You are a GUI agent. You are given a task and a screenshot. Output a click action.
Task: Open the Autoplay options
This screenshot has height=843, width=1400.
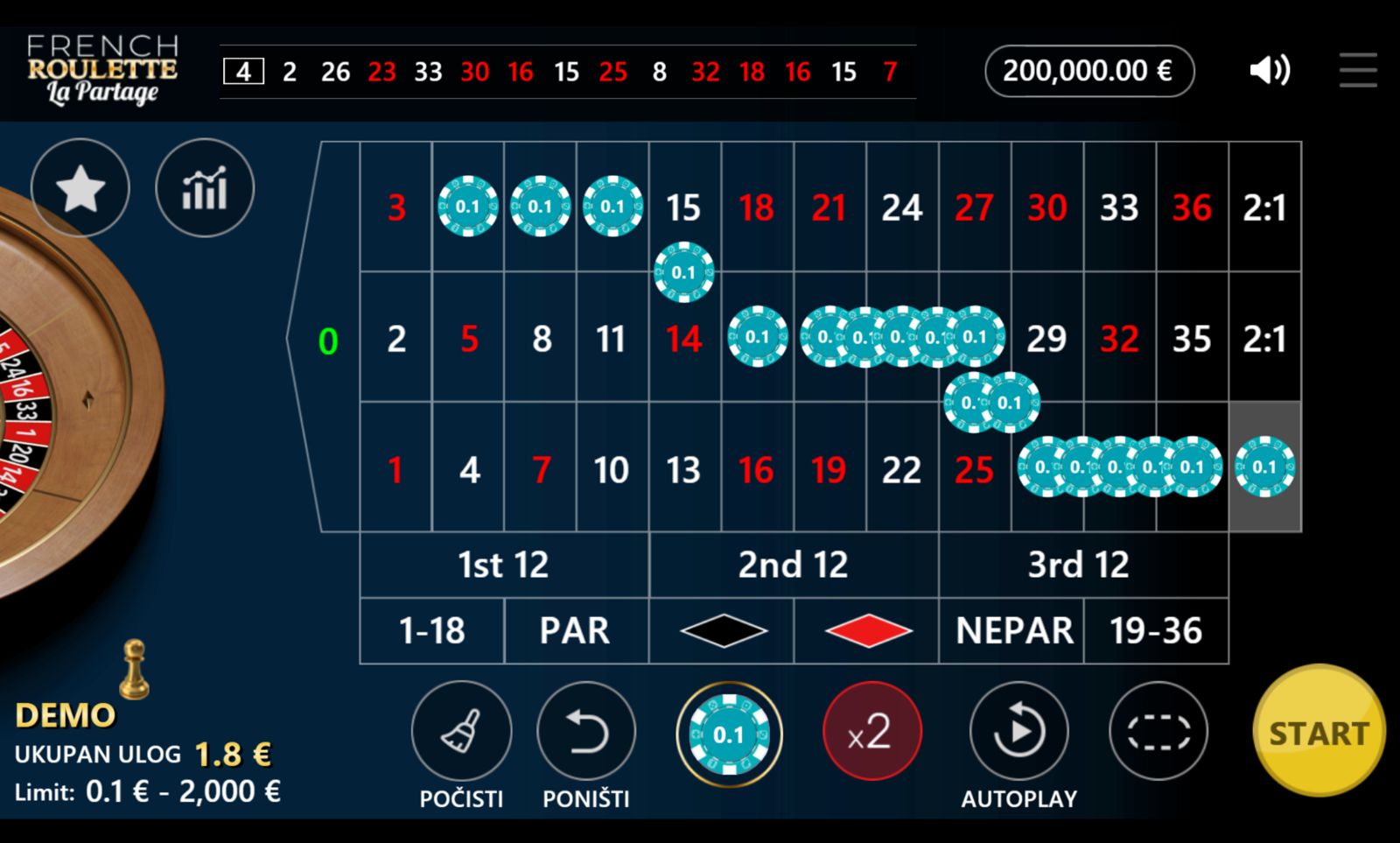point(1018,732)
